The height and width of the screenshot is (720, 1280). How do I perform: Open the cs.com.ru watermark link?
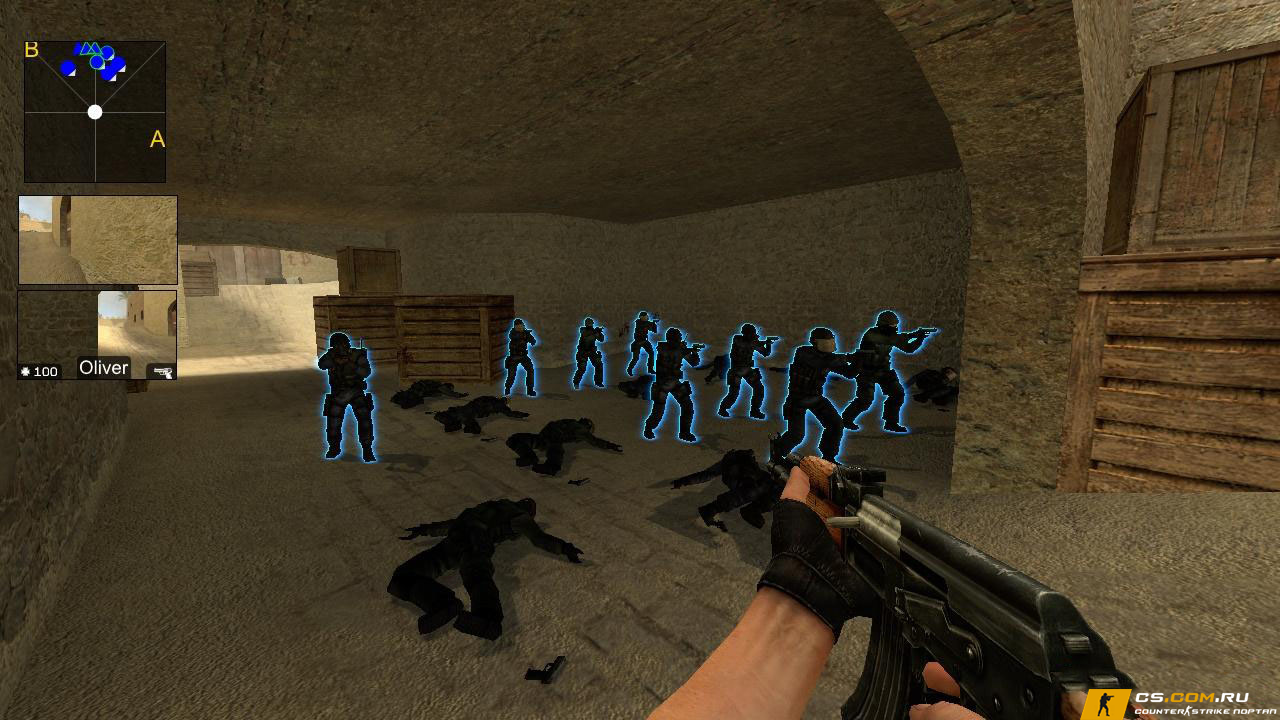point(1178,703)
